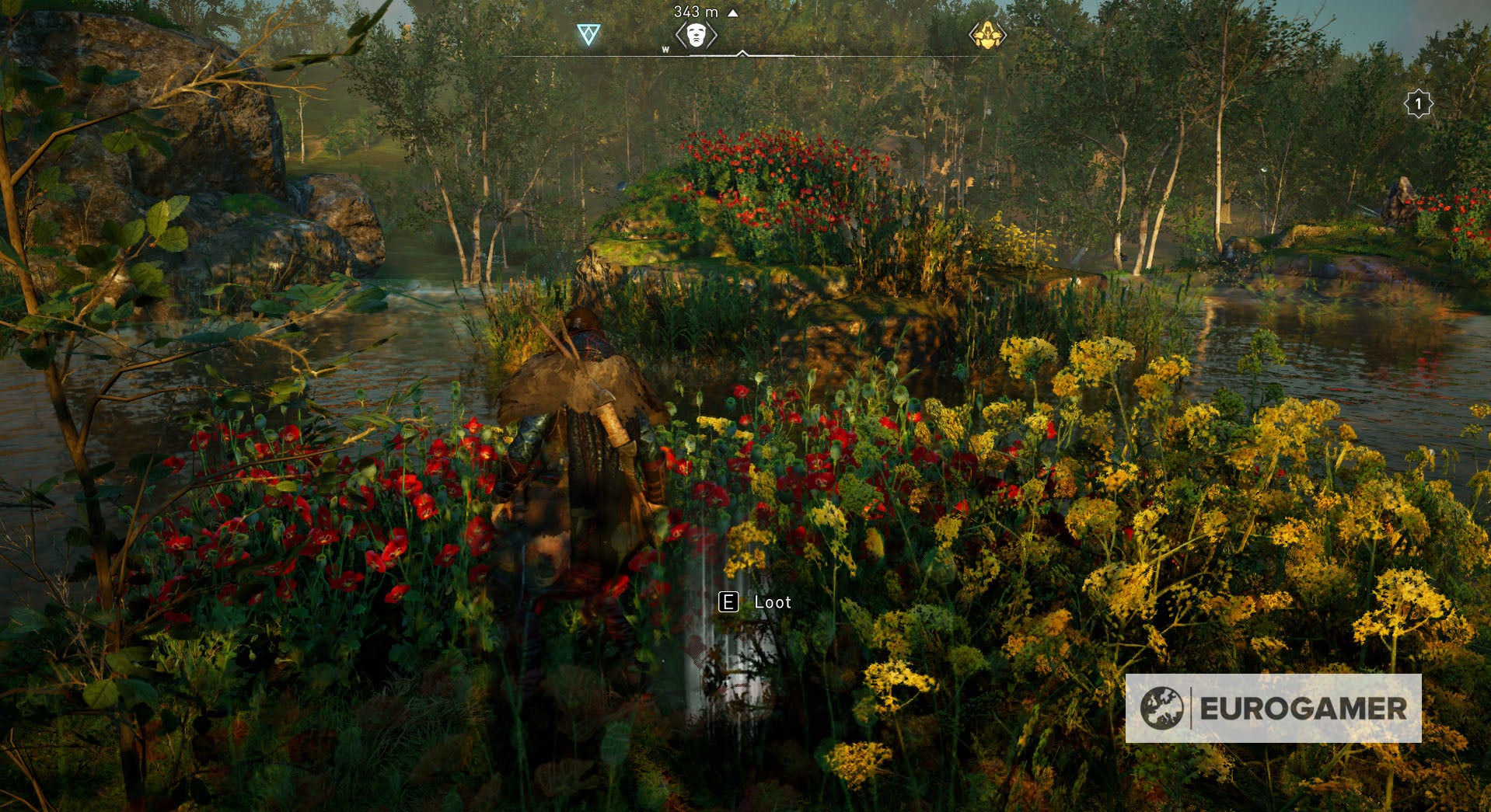Click the star-shaped level 1 power indicator
1491x812 pixels.
(x=1416, y=102)
